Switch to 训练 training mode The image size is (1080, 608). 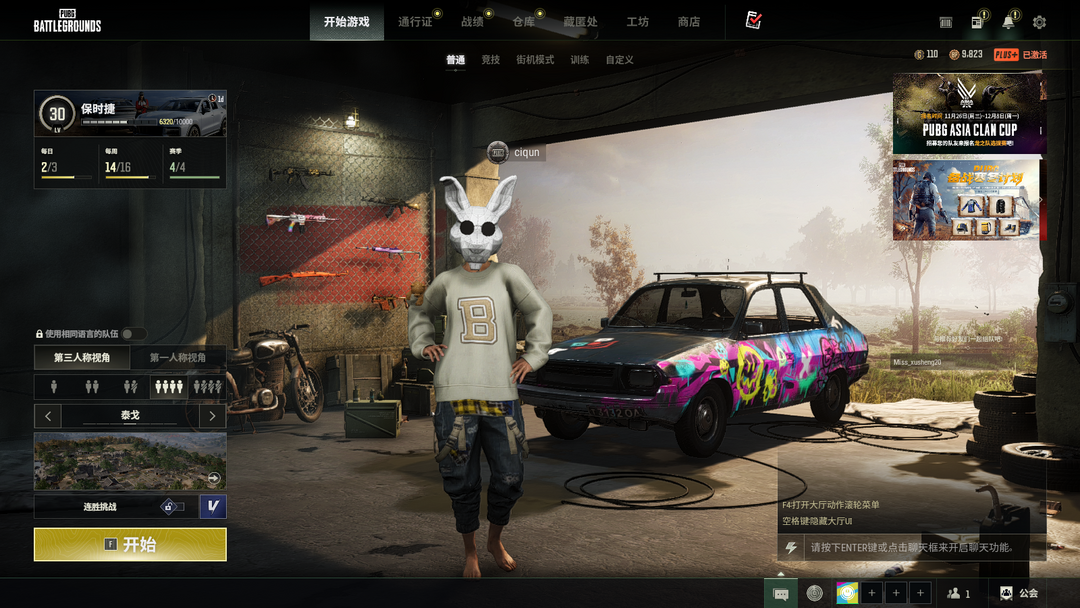pyautogui.click(x=580, y=60)
